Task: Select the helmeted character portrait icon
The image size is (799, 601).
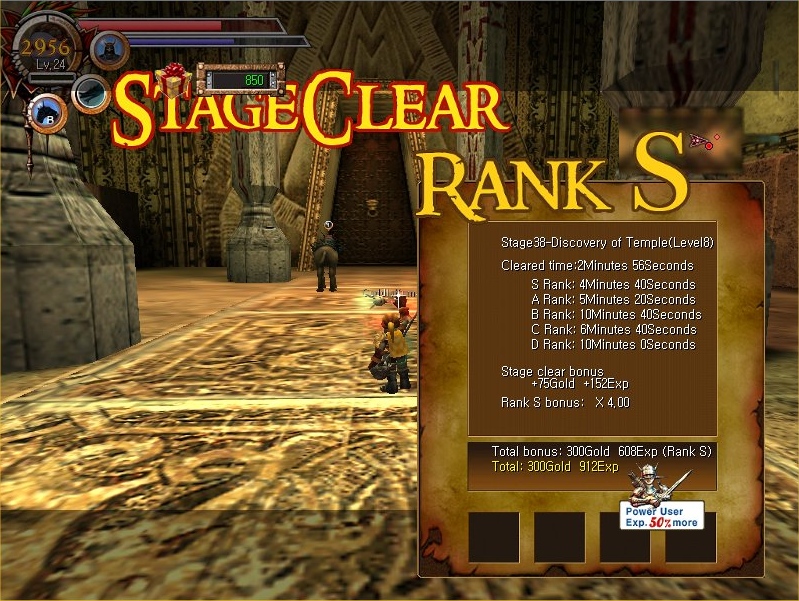Action: [x=109, y=48]
